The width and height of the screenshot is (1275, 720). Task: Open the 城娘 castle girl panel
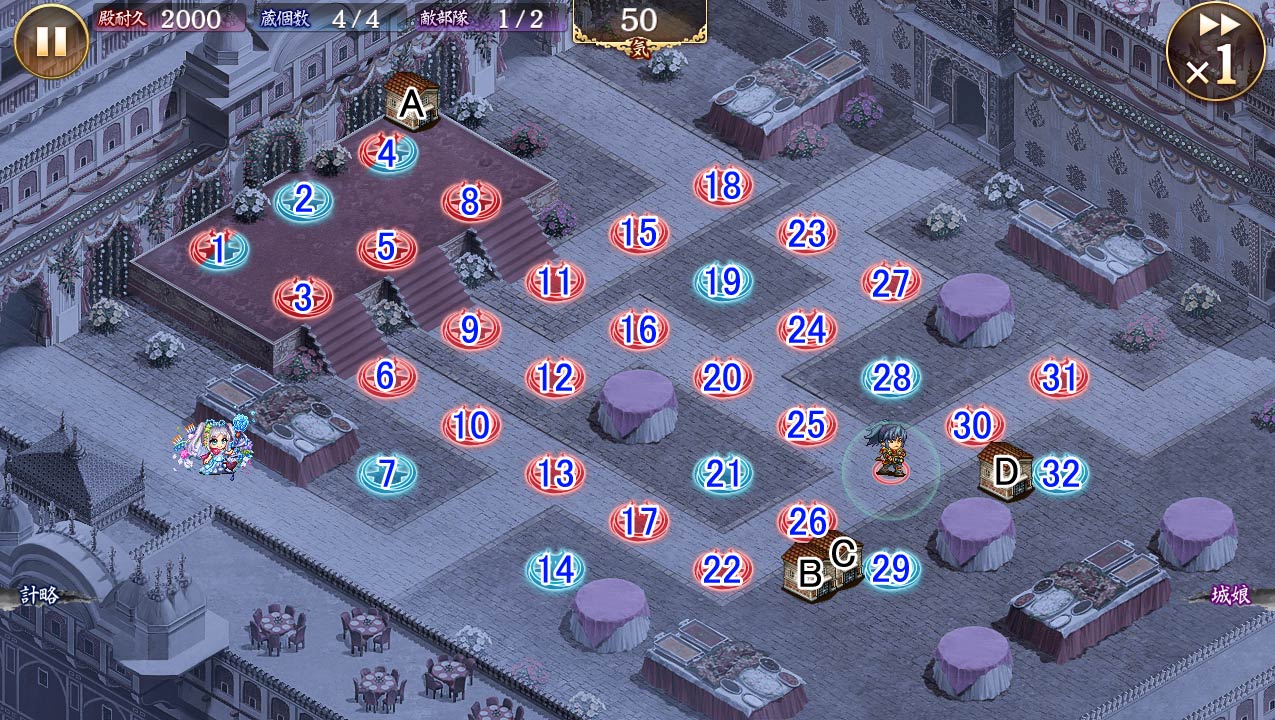tap(1230, 596)
